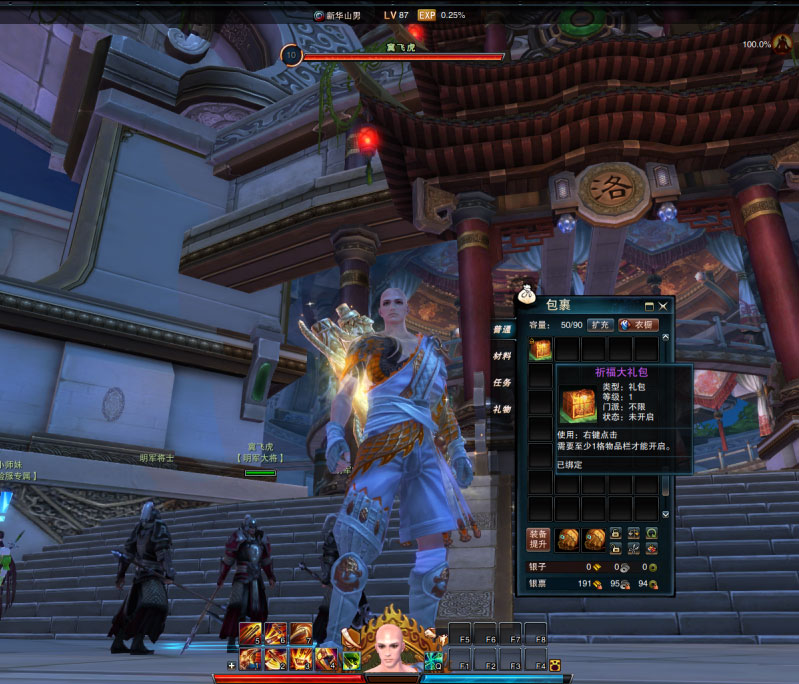Viewport: 799px width, 684px height.
Task: Expand the skill bar with plus button
Action: coord(232,665)
